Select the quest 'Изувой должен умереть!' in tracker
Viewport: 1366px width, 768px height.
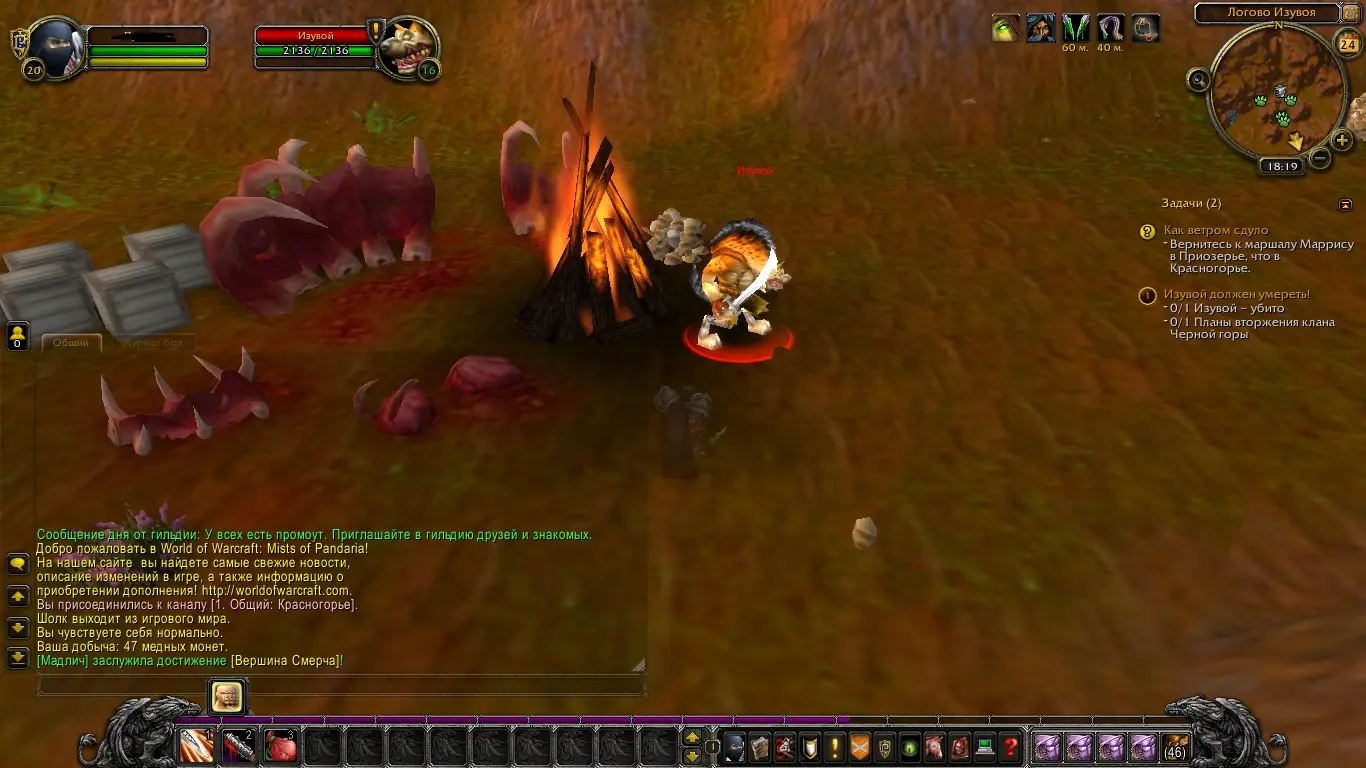tap(1236, 294)
